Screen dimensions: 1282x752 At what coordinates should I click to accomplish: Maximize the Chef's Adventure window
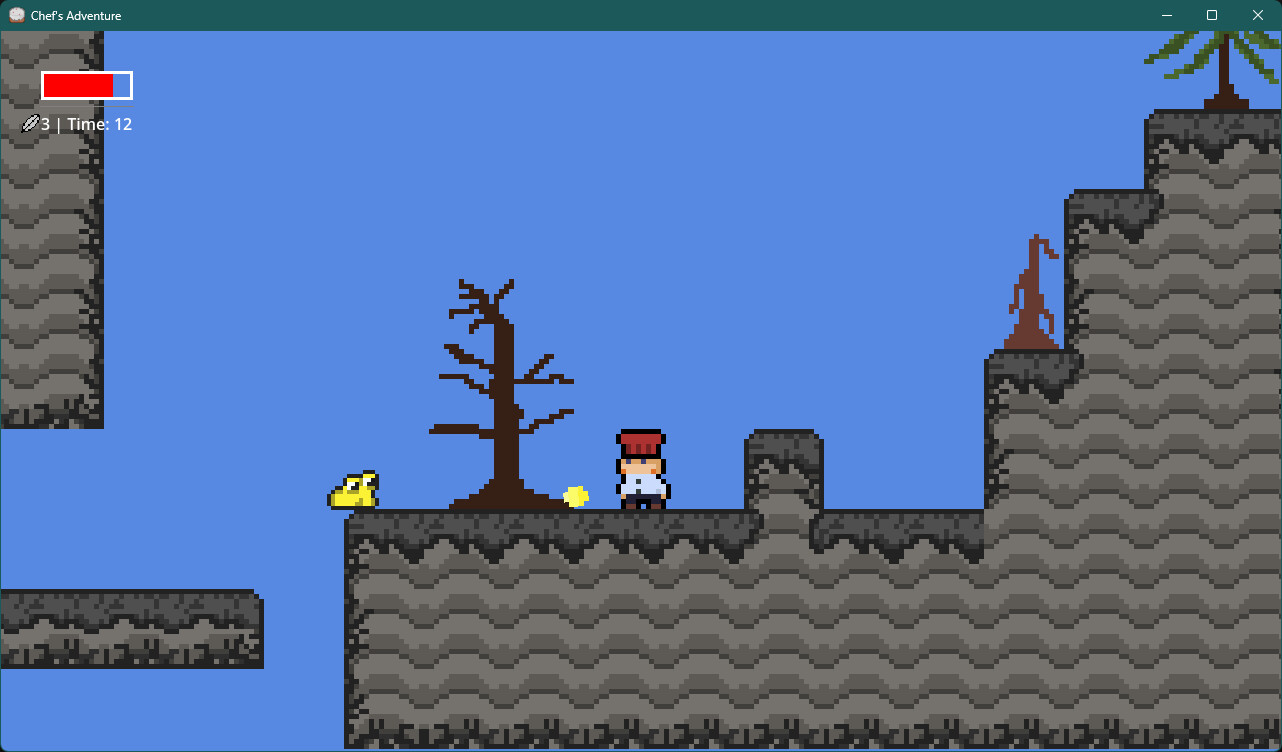pos(1211,15)
